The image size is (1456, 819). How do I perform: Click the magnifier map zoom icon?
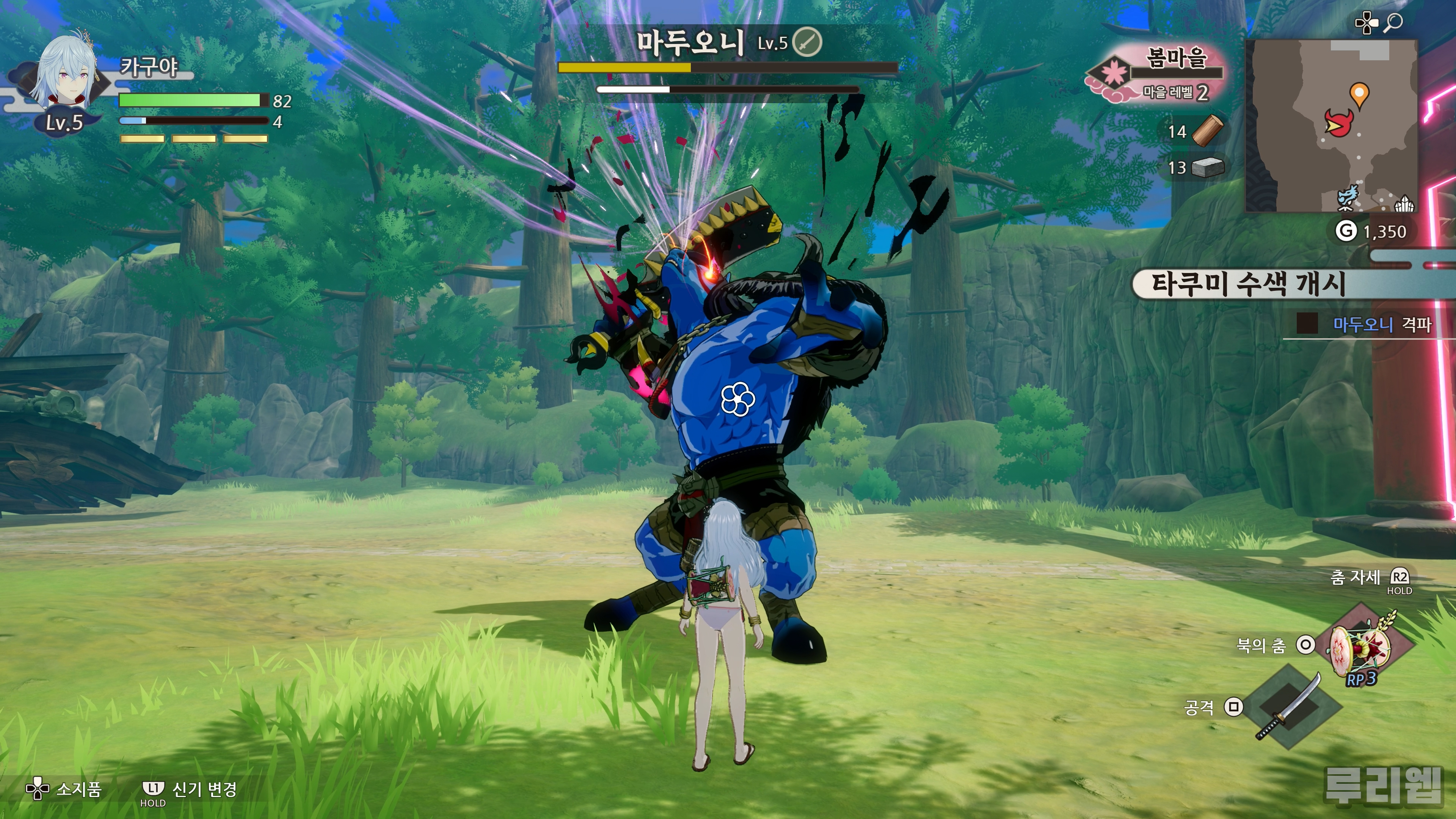pyautogui.click(x=1395, y=23)
